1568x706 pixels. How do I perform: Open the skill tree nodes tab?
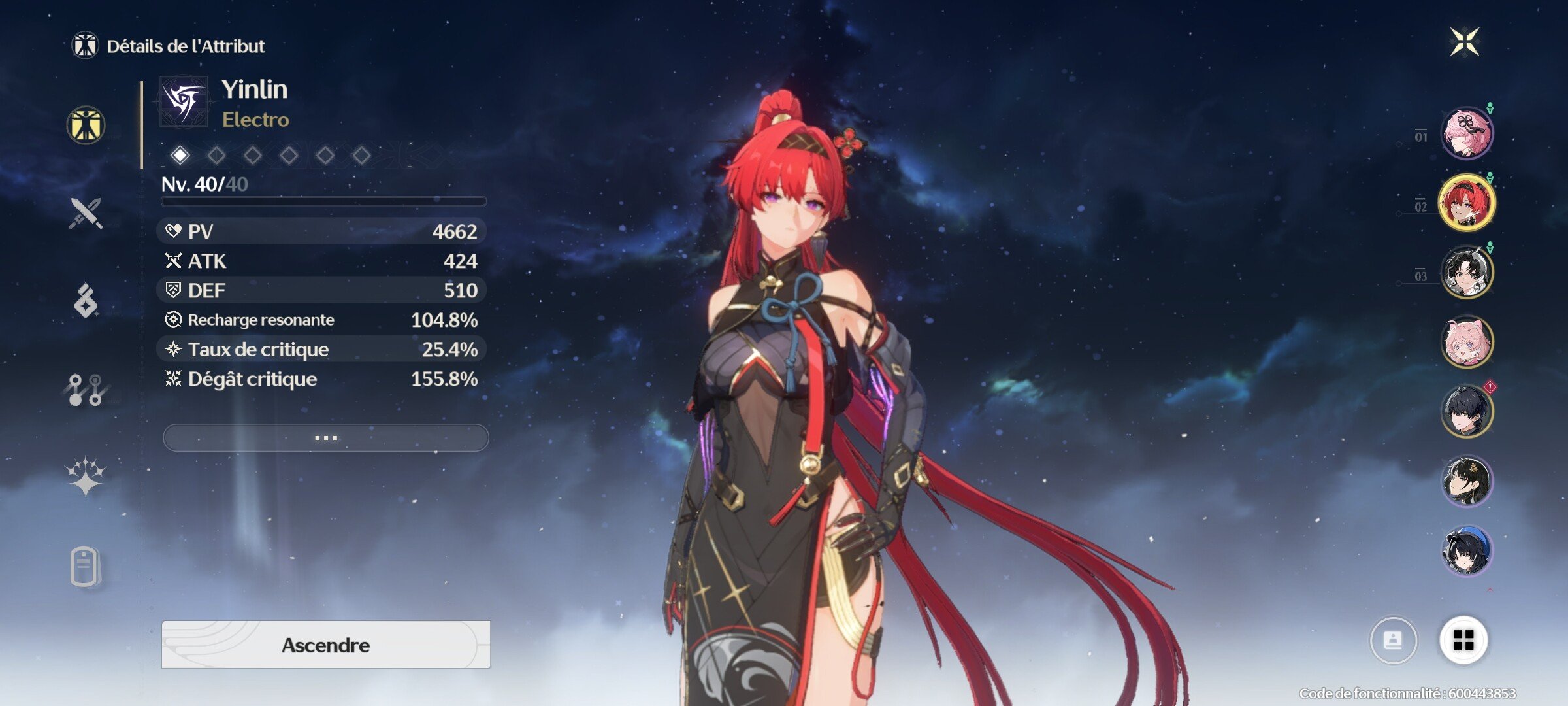86,390
